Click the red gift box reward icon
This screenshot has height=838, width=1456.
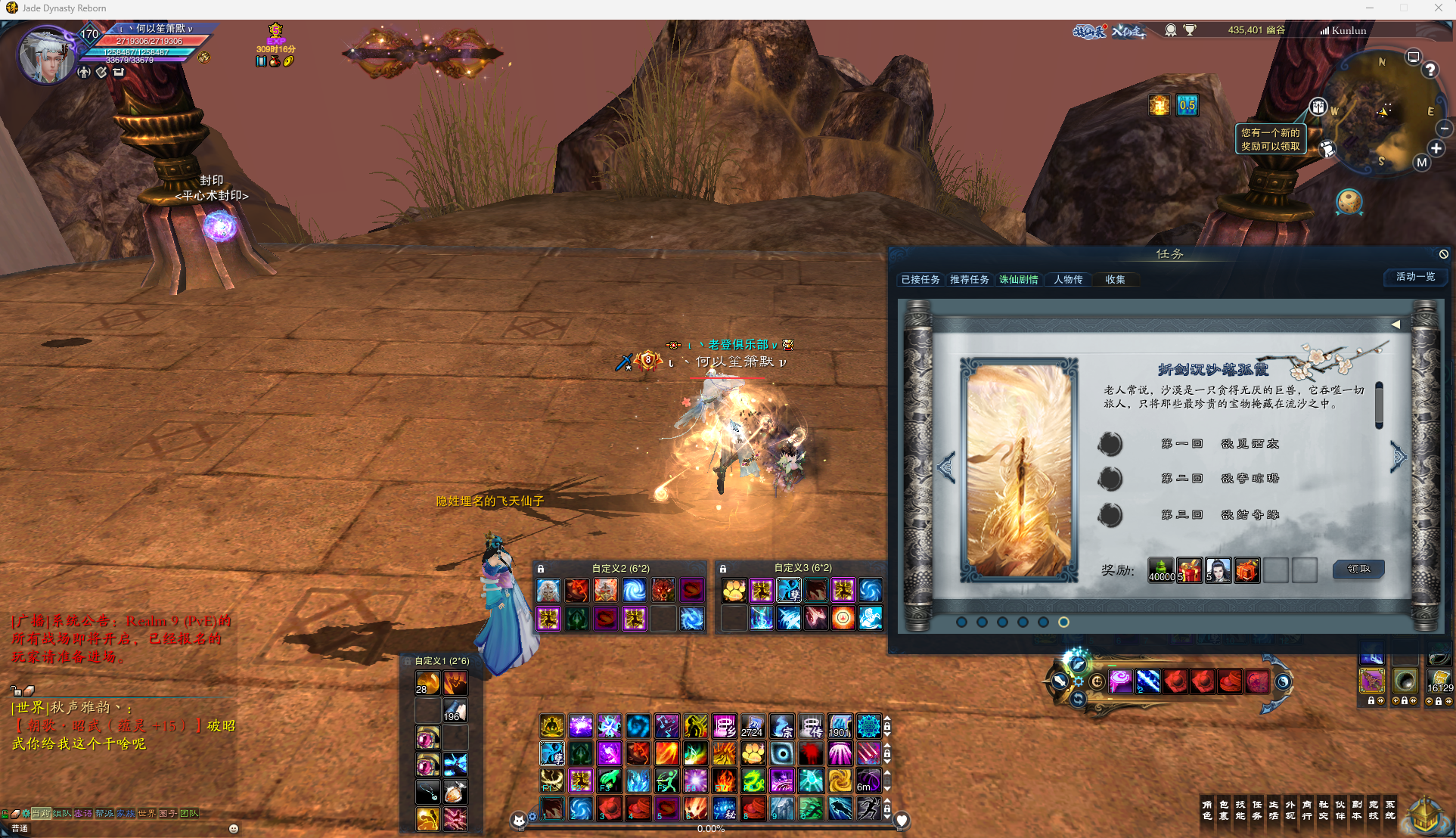(1189, 570)
